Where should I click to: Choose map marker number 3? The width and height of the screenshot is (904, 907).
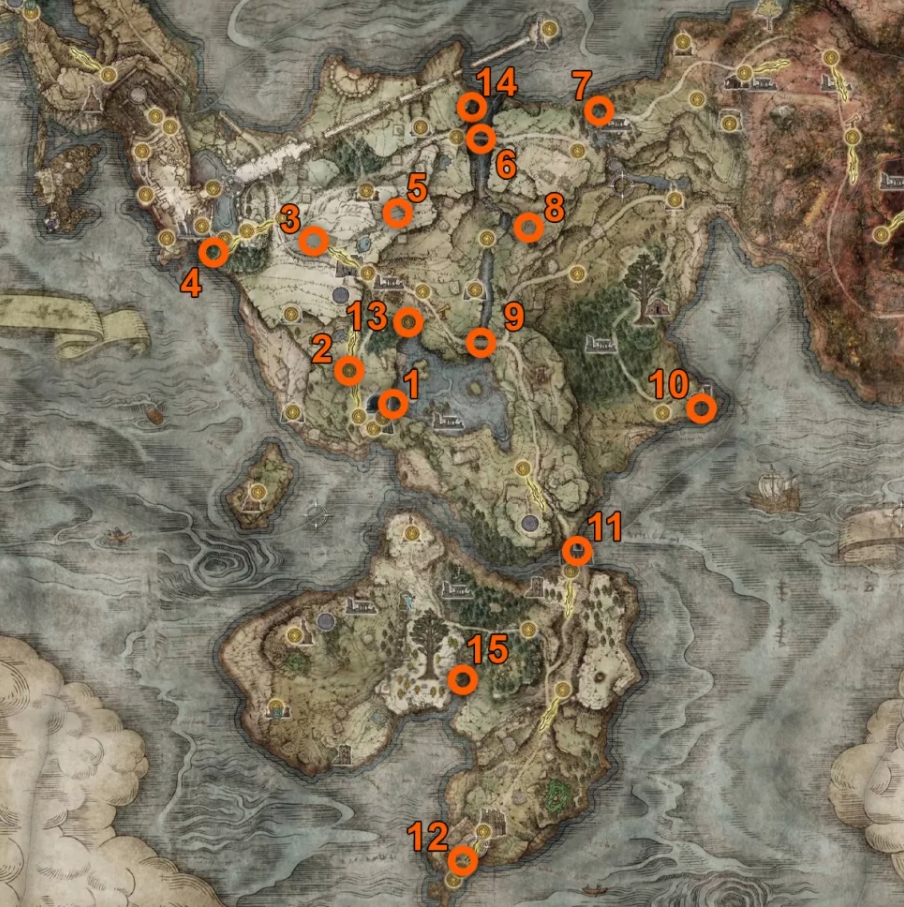pos(313,241)
